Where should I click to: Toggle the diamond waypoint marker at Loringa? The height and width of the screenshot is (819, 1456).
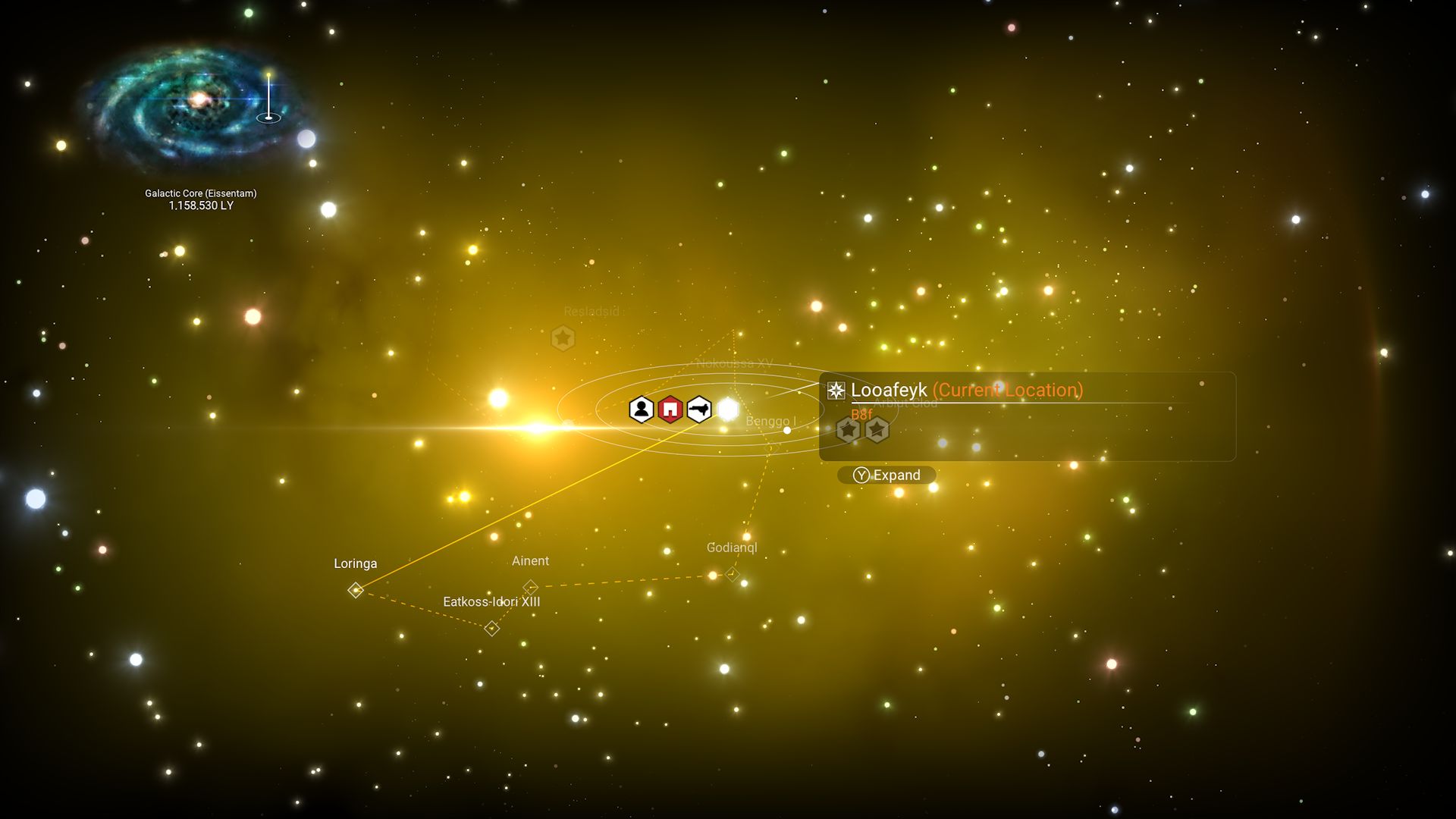pos(356,588)
